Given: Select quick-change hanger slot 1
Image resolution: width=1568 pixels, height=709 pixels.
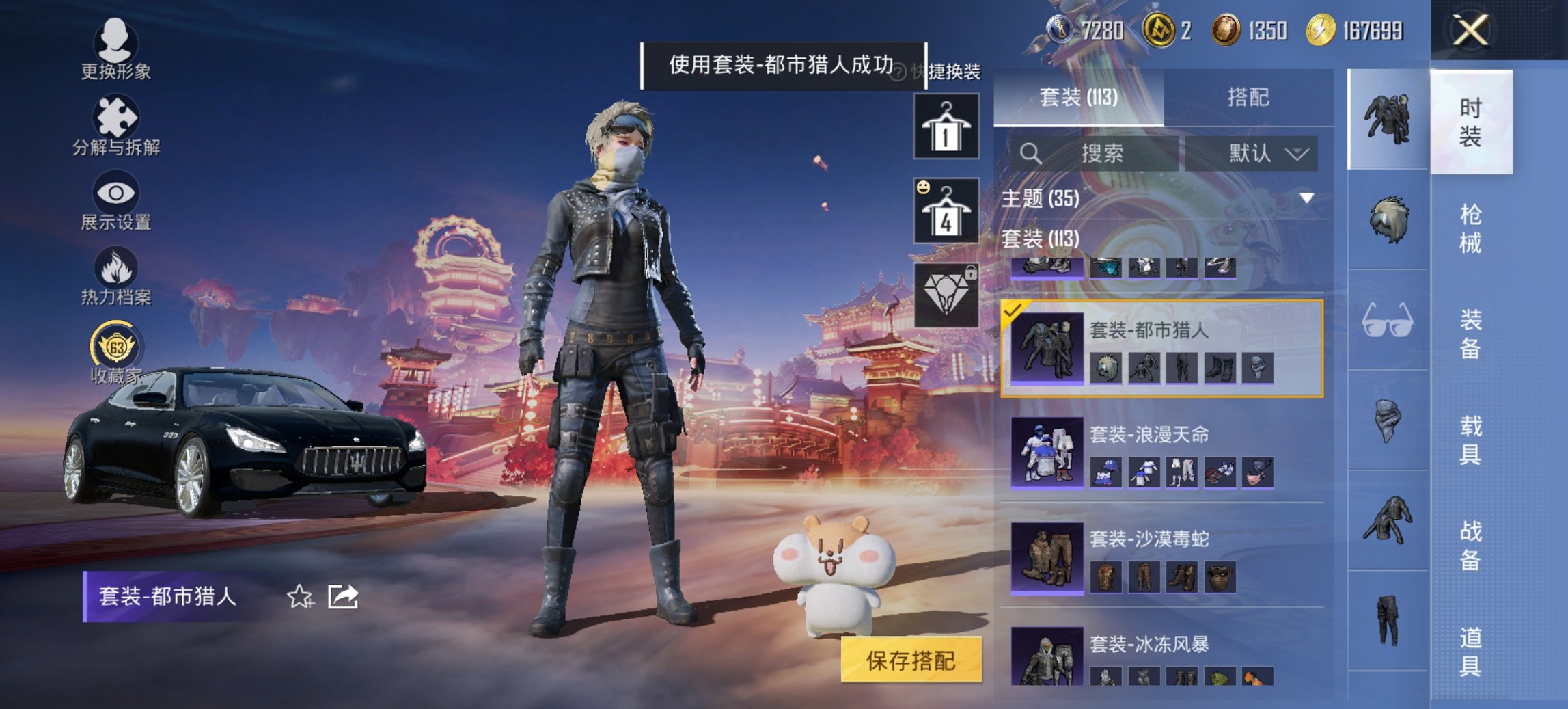Looking at the screenshot, I should (x=946, y=127).
